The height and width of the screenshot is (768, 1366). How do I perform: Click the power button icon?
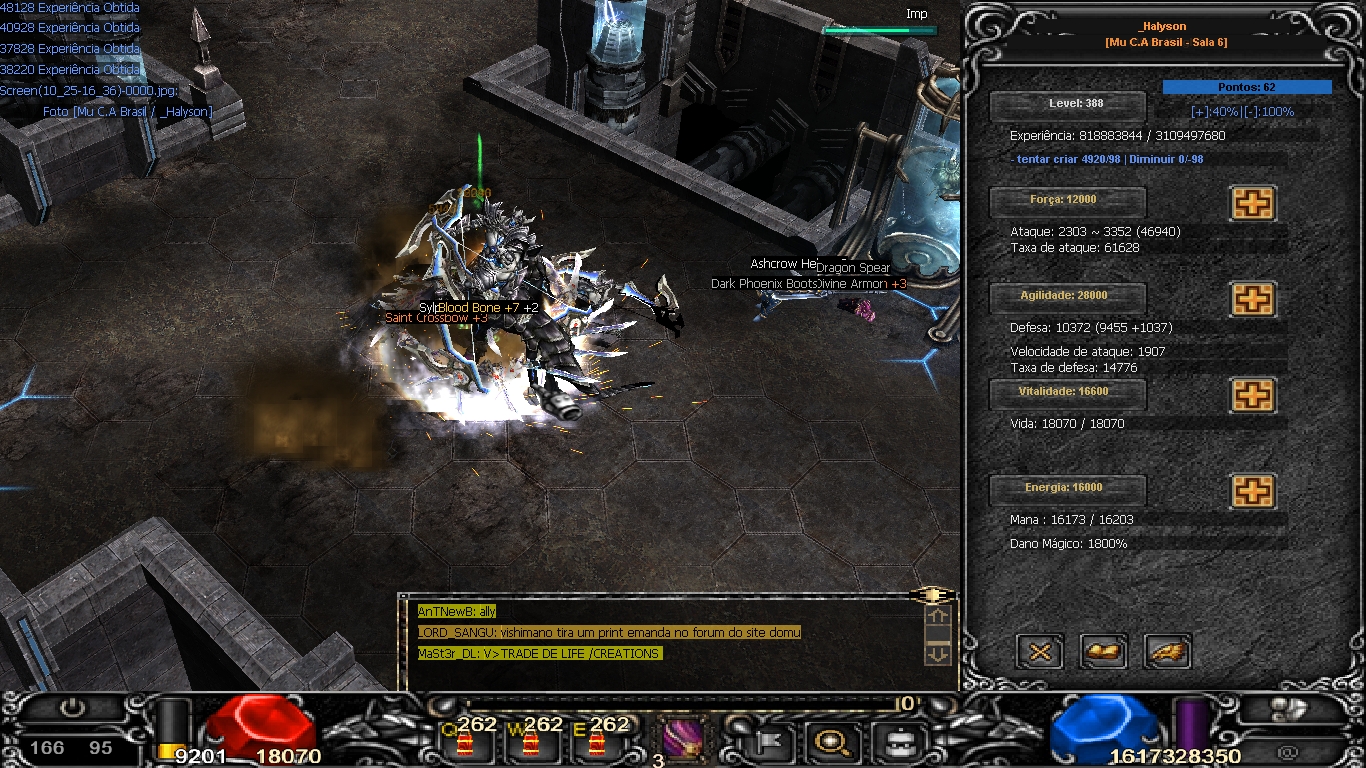(72, 708)
